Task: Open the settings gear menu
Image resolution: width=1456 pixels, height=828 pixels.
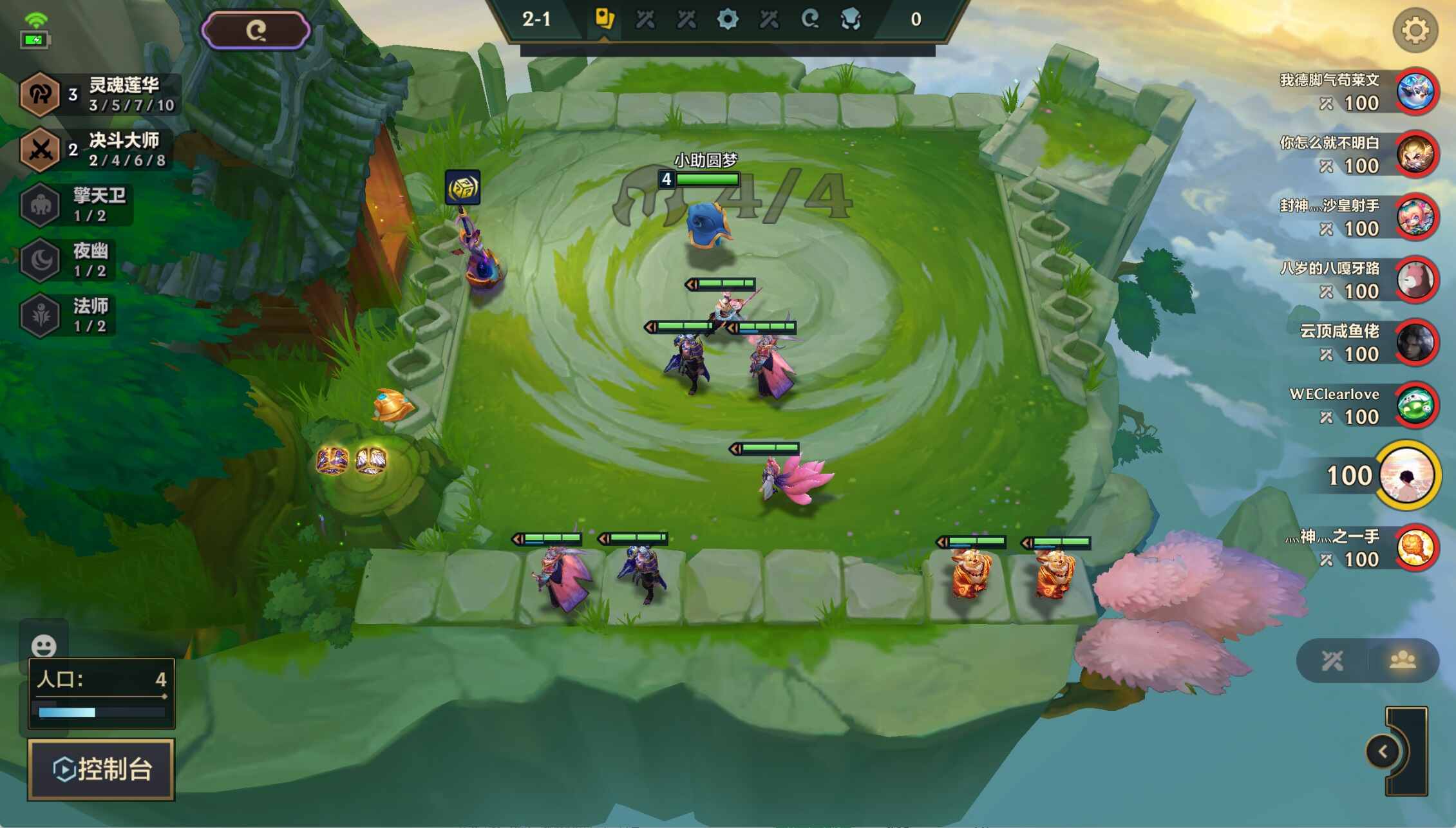Action: coord(1414,30)
